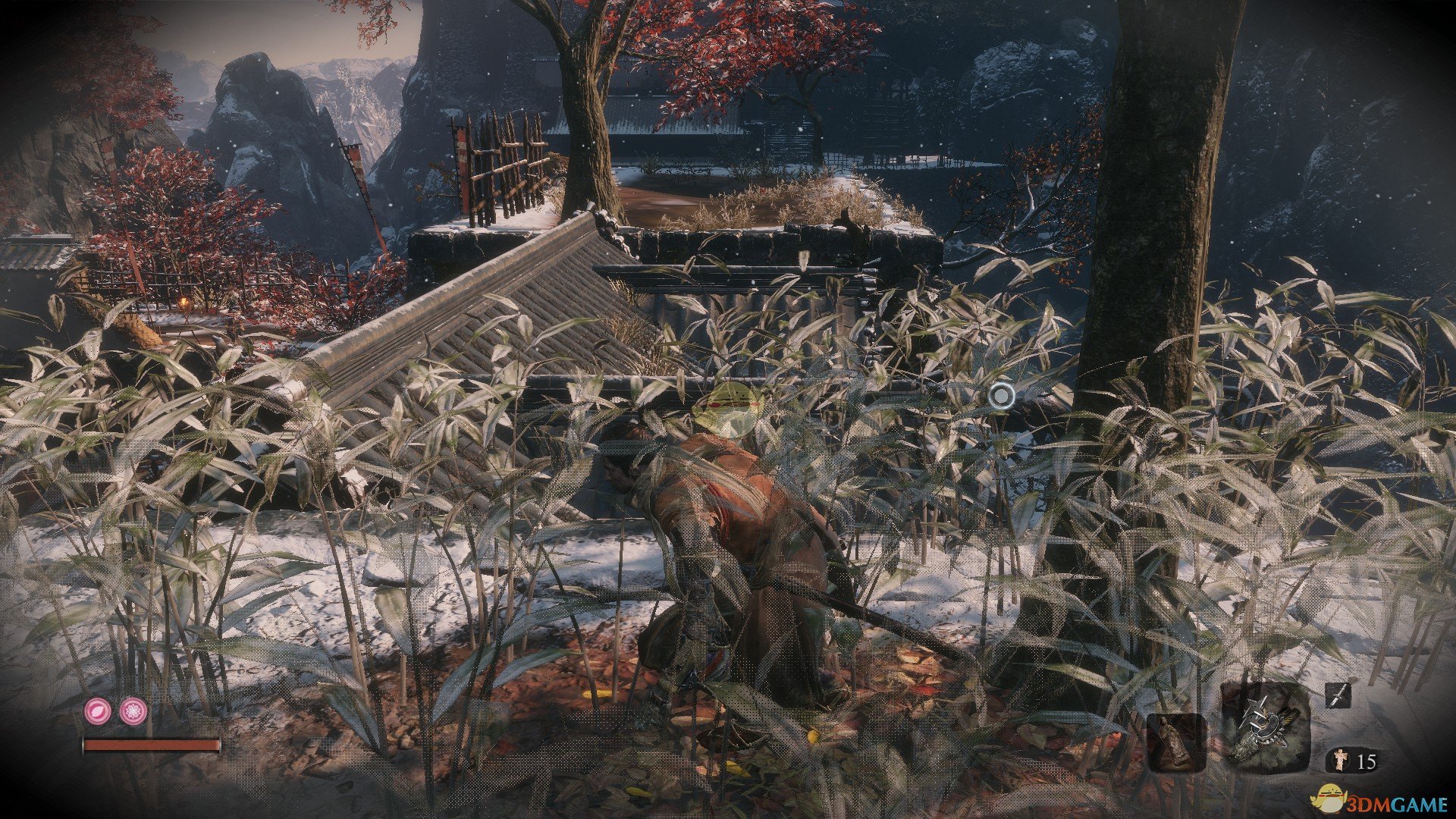Click the small blade combat art icon
Viewport: 1456px width, 819px height.
tap(1338, 695)
